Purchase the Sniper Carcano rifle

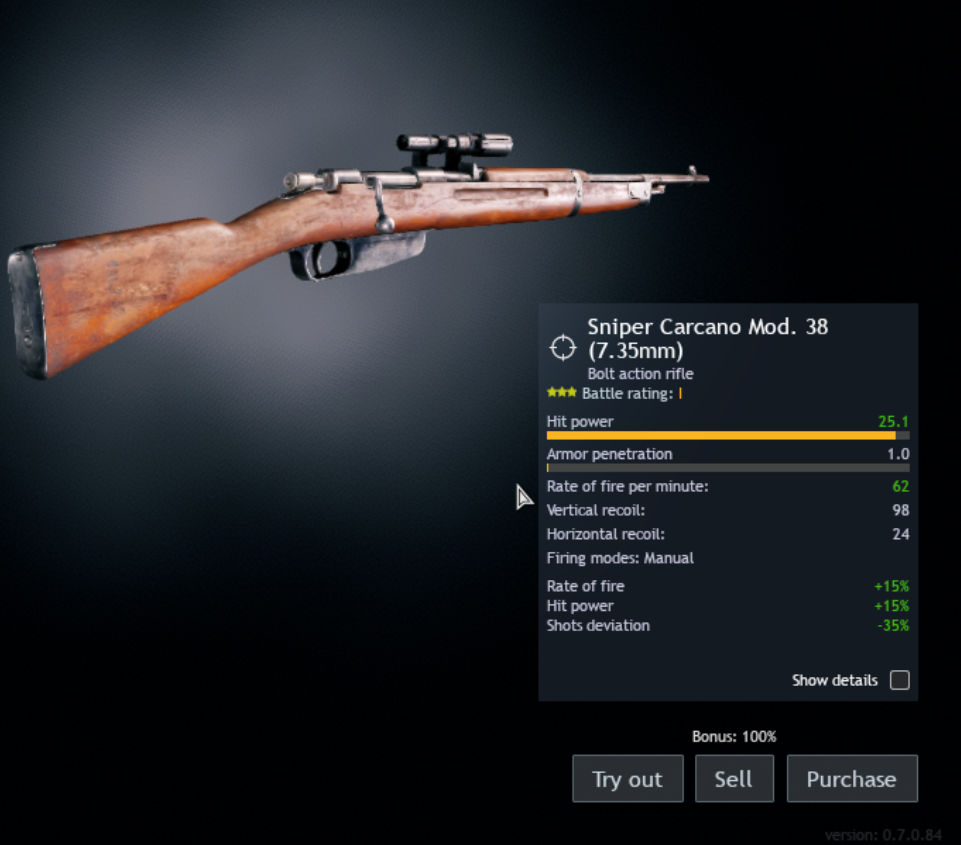[x=851, y=779]
